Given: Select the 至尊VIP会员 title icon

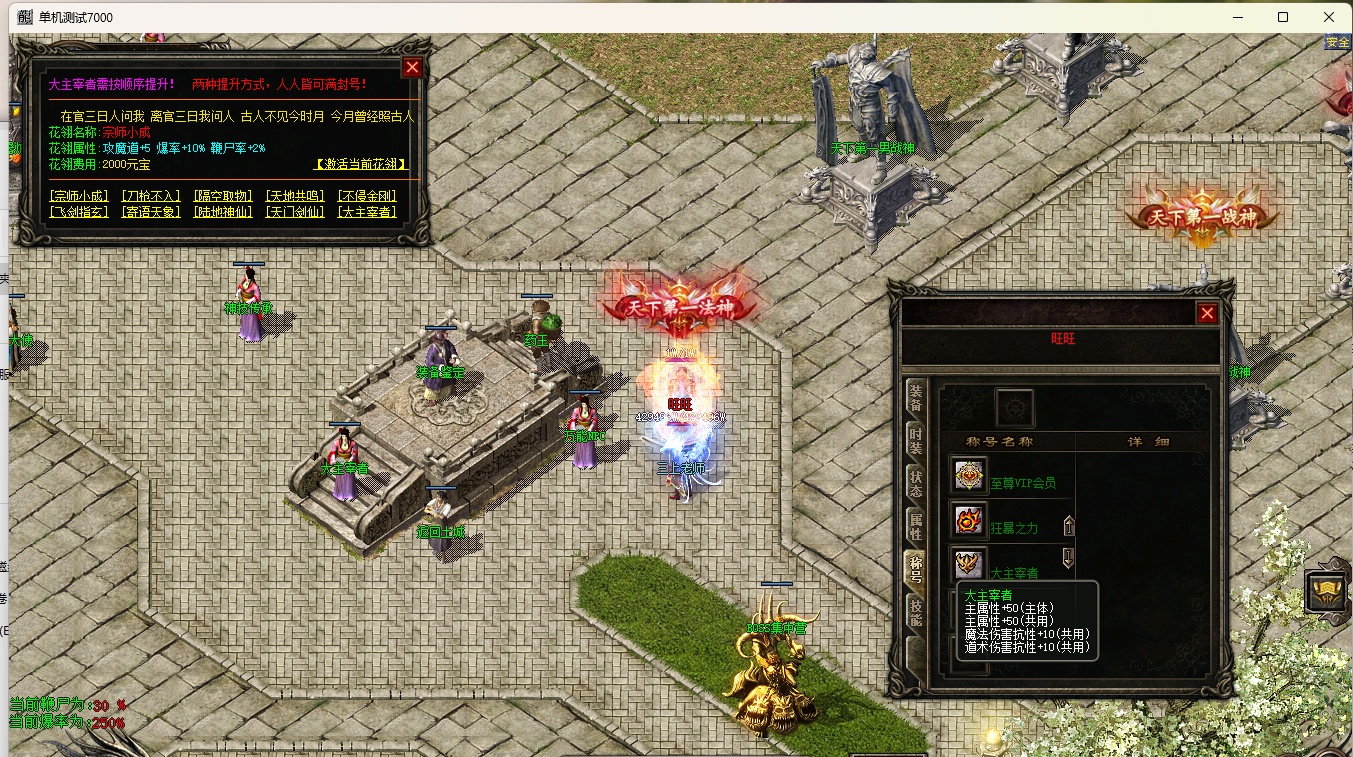Looking at the screenshot, I should click(968, 477).
